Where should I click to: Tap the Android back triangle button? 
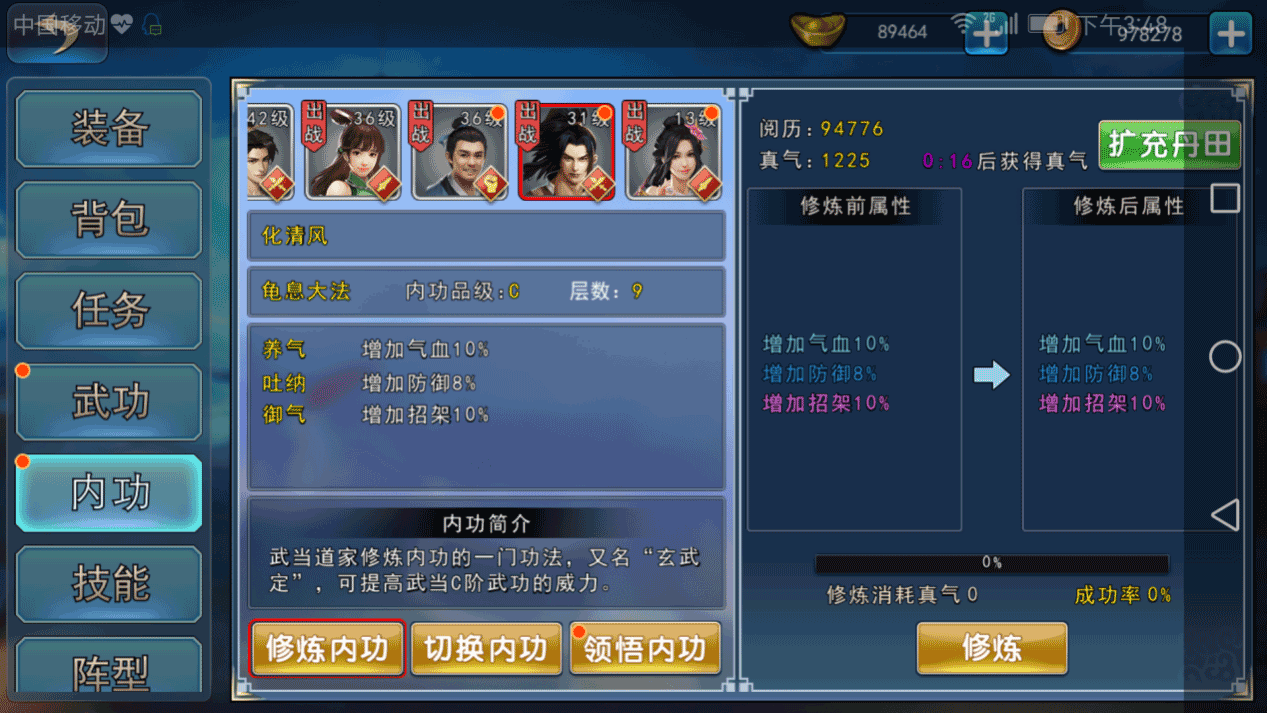pyautogui.click(x=1225, y=515)
